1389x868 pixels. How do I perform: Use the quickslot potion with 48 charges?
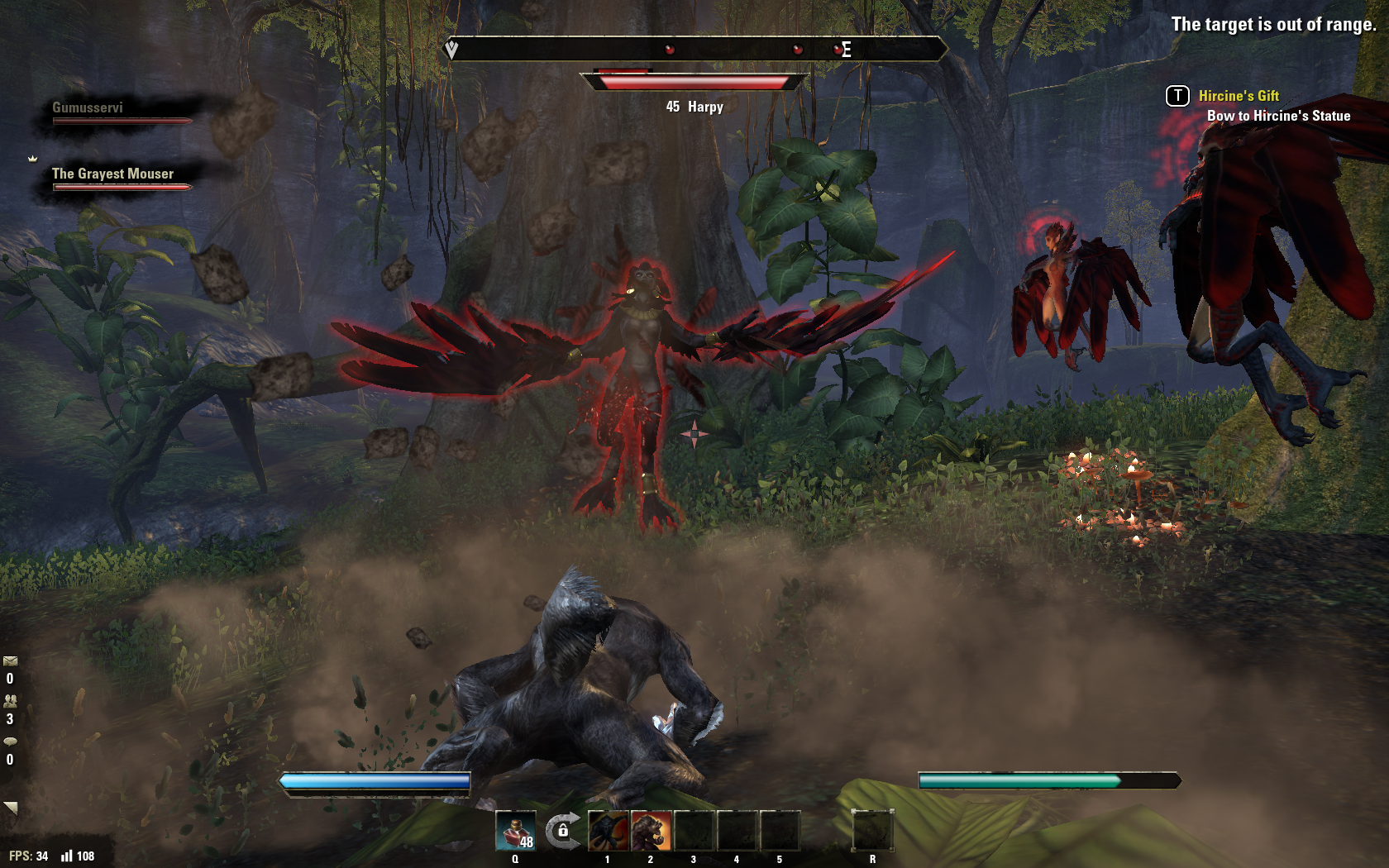pos(515,831)
